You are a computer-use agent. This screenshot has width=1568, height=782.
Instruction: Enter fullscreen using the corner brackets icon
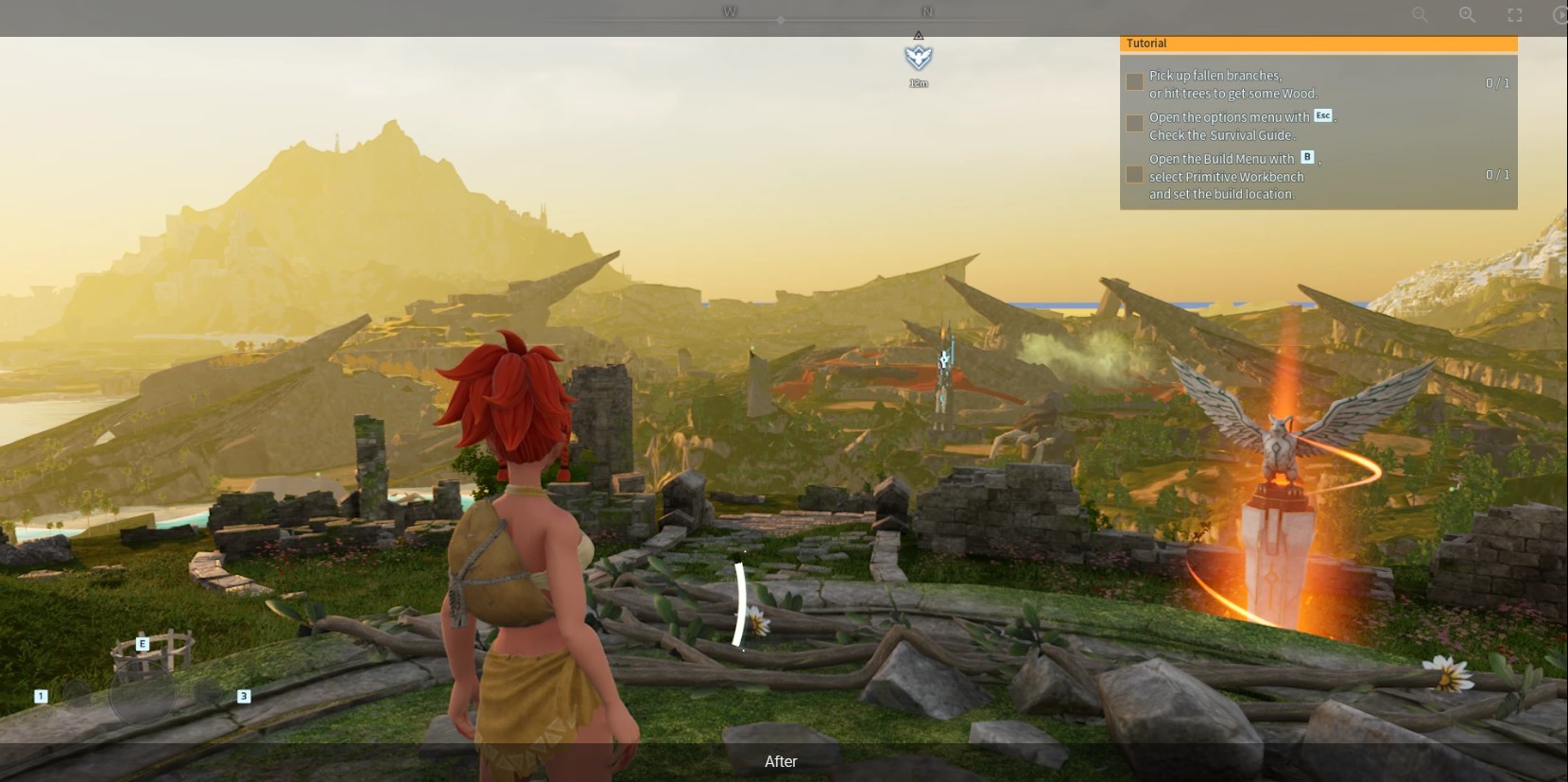click(x=1515, y=15)
